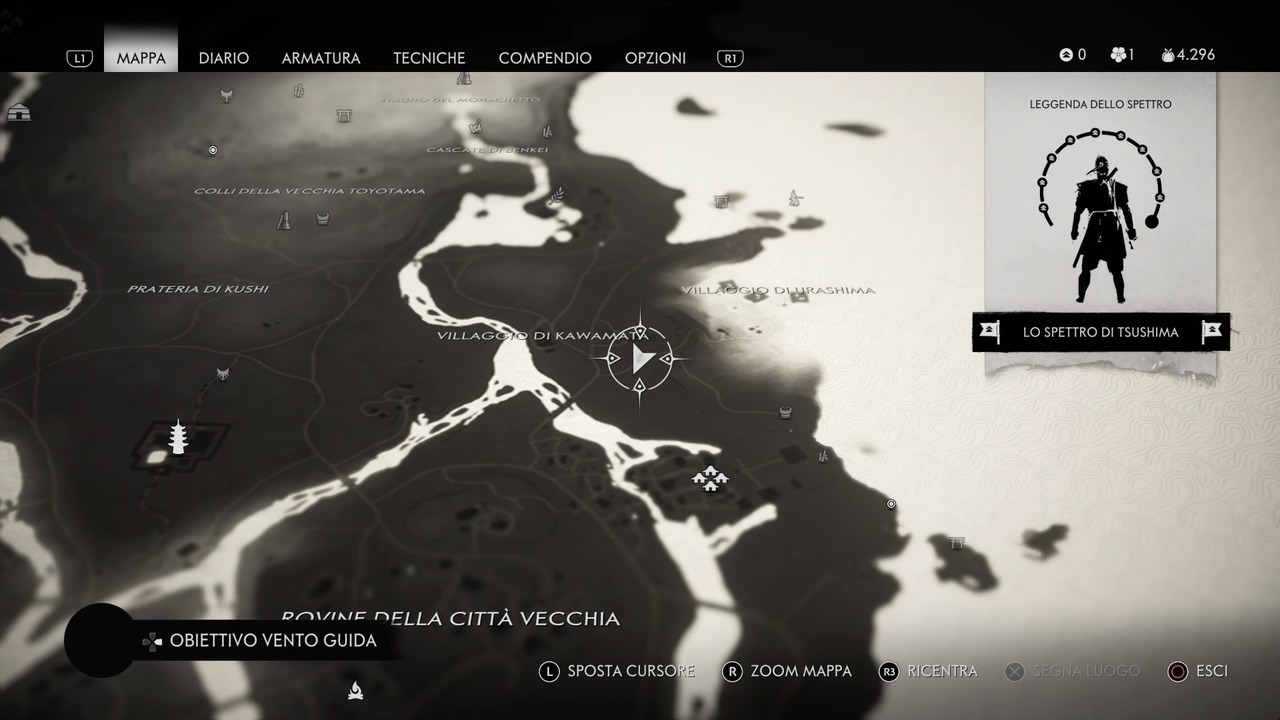Open the Diario tab
This screenshot has width=1280, height=720.
pyautogui.click(x=224, y=58)
